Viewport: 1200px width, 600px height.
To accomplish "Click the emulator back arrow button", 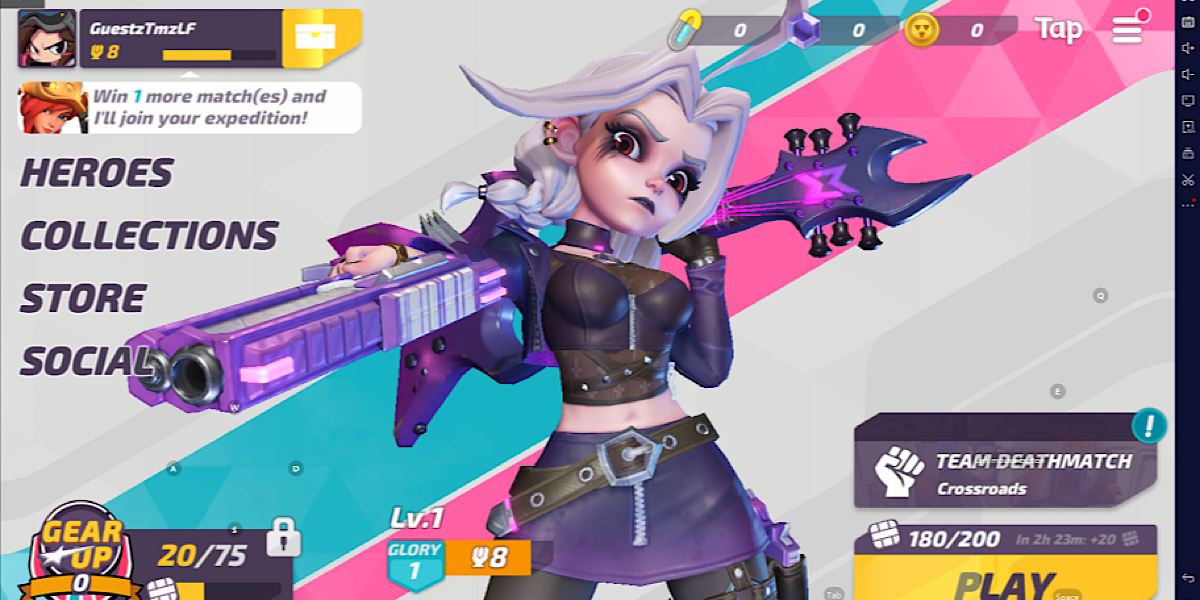I will point(1188,578).
